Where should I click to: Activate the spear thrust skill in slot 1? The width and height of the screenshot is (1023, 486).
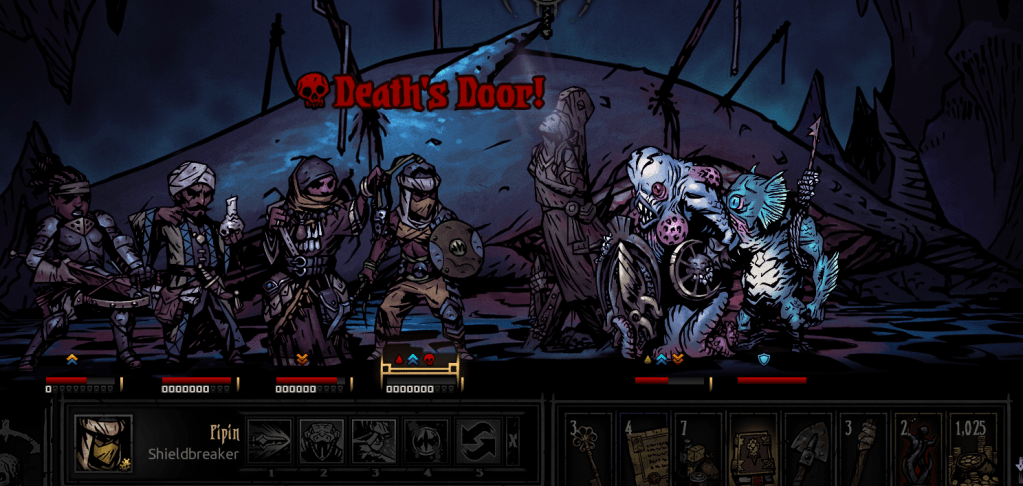point(270,441)
